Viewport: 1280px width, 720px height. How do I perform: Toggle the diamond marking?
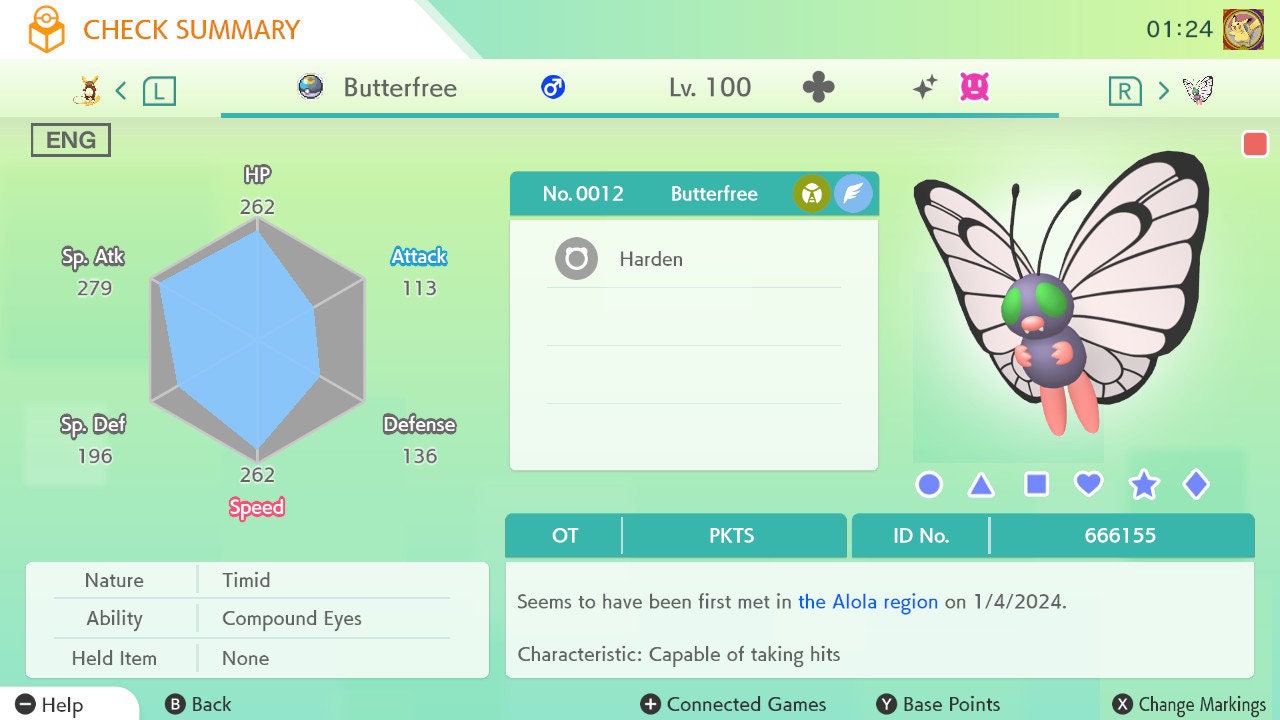pyautogui.click(x=1196, y=485)
